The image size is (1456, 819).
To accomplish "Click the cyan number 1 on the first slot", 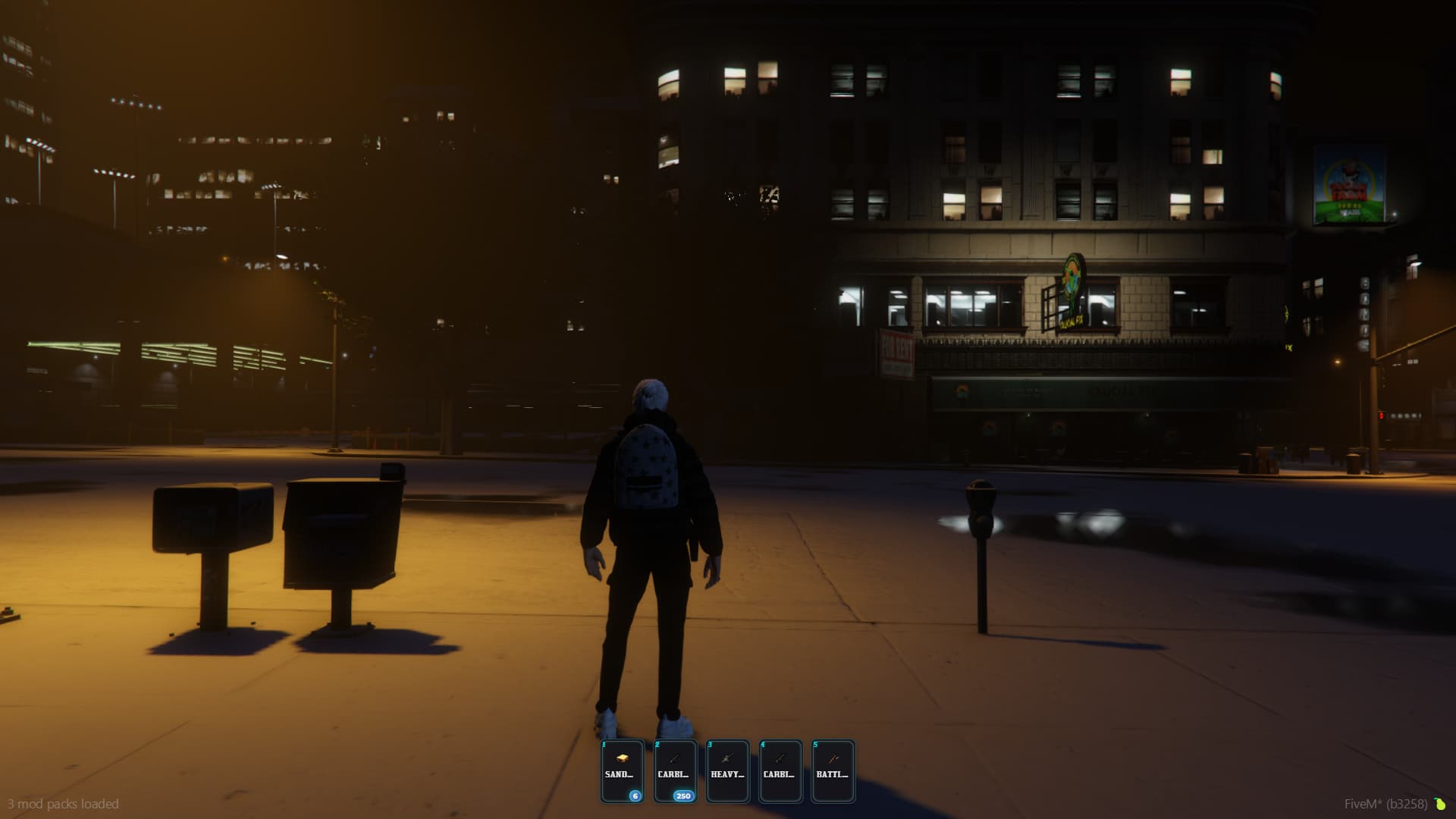I will click(x=602, y=746).
